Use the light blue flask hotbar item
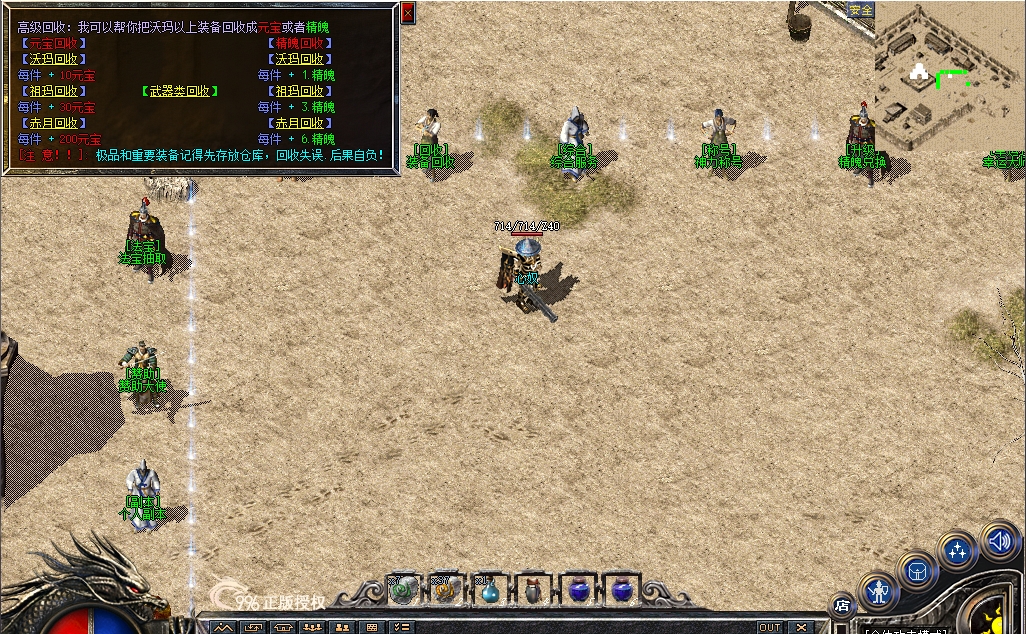The width and height of the screenshot is (1026, 634). click(489, 591)
